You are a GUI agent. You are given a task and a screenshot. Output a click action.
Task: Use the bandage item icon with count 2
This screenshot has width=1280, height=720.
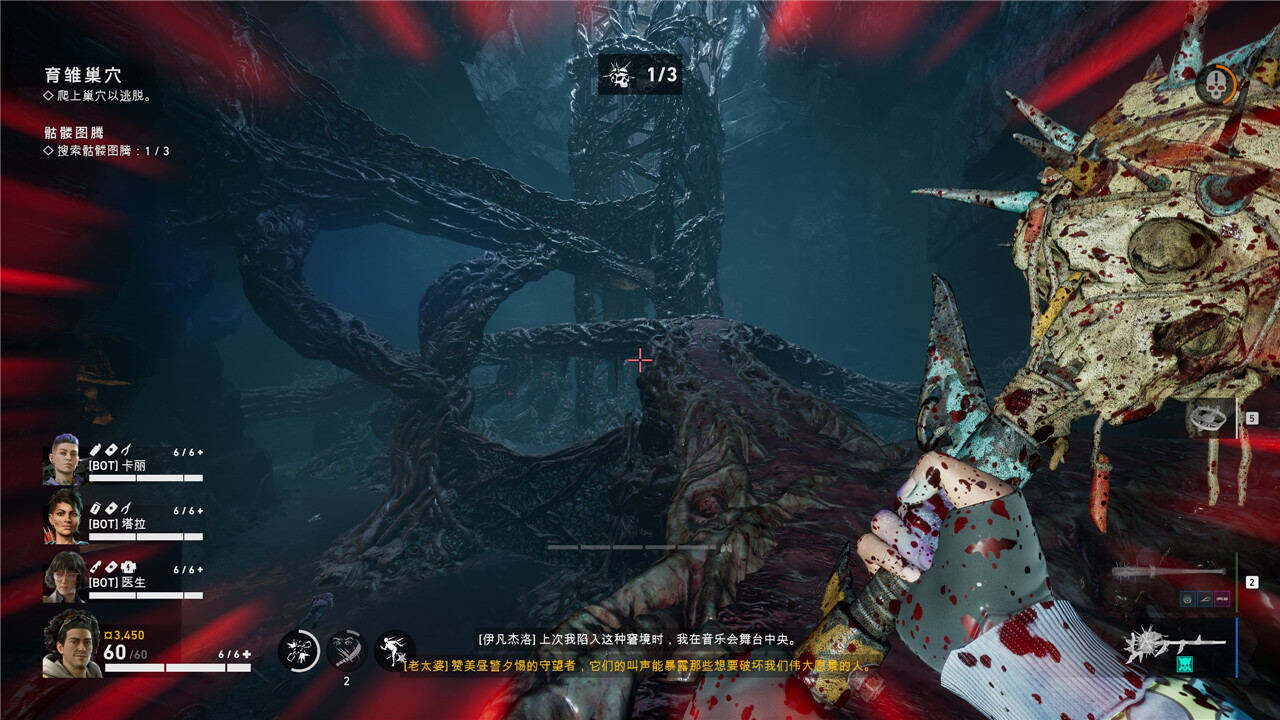pos(346,650)
